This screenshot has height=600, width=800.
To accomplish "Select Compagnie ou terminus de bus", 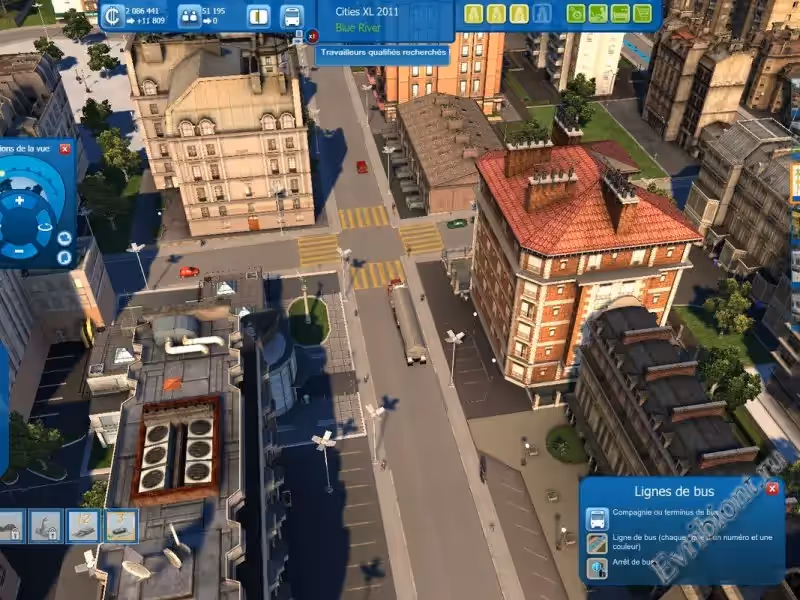I will click(597, 518).
